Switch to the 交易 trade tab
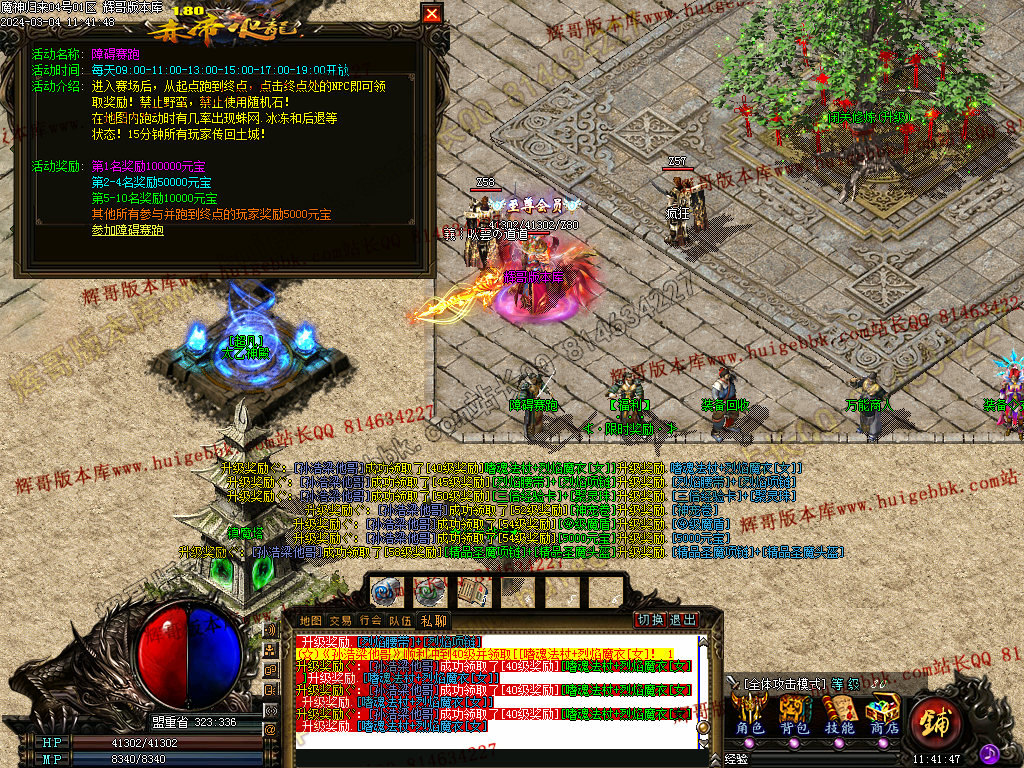 click(x=340, y=621)
